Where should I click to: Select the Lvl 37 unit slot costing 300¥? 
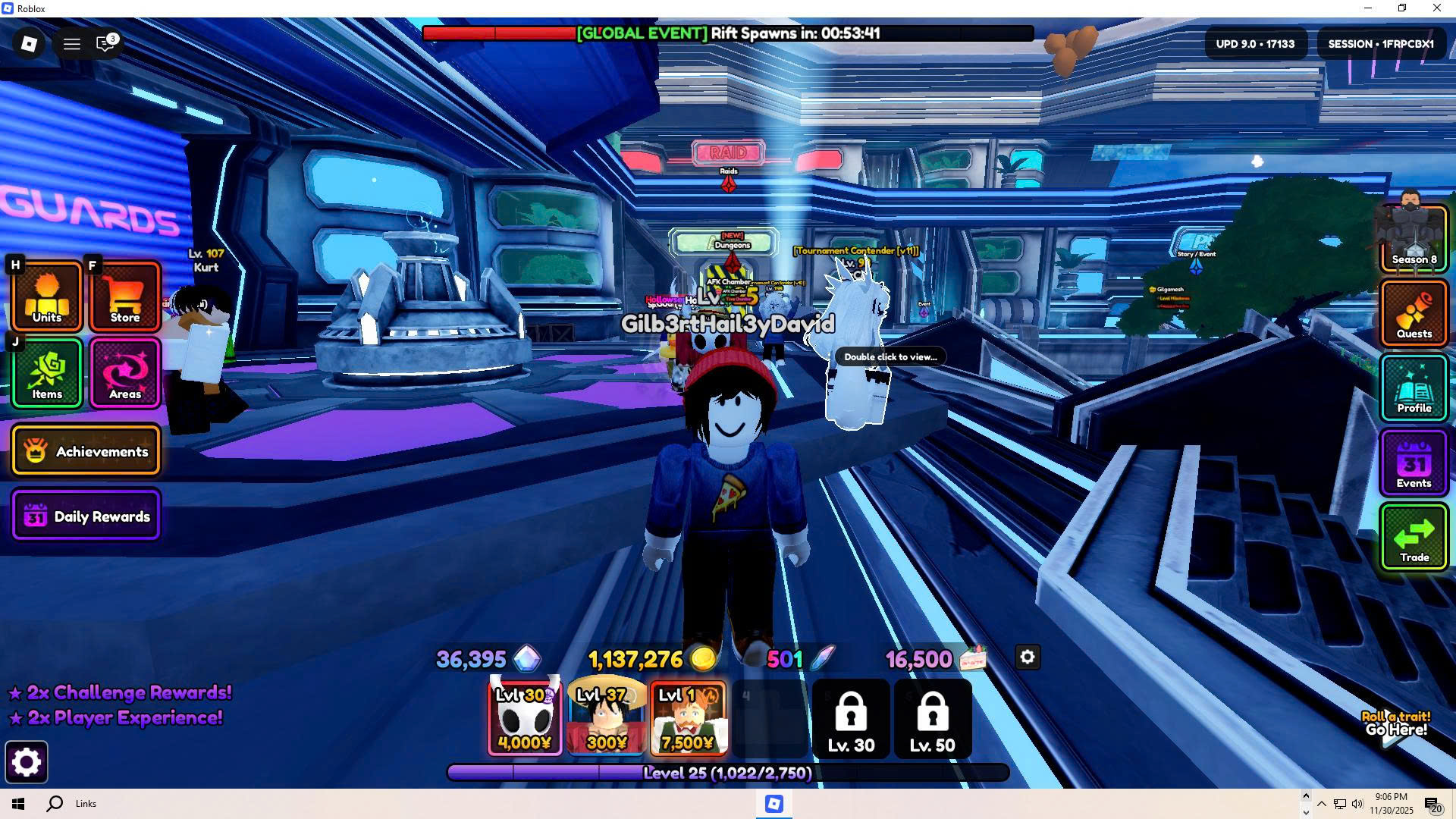point(607,717)
